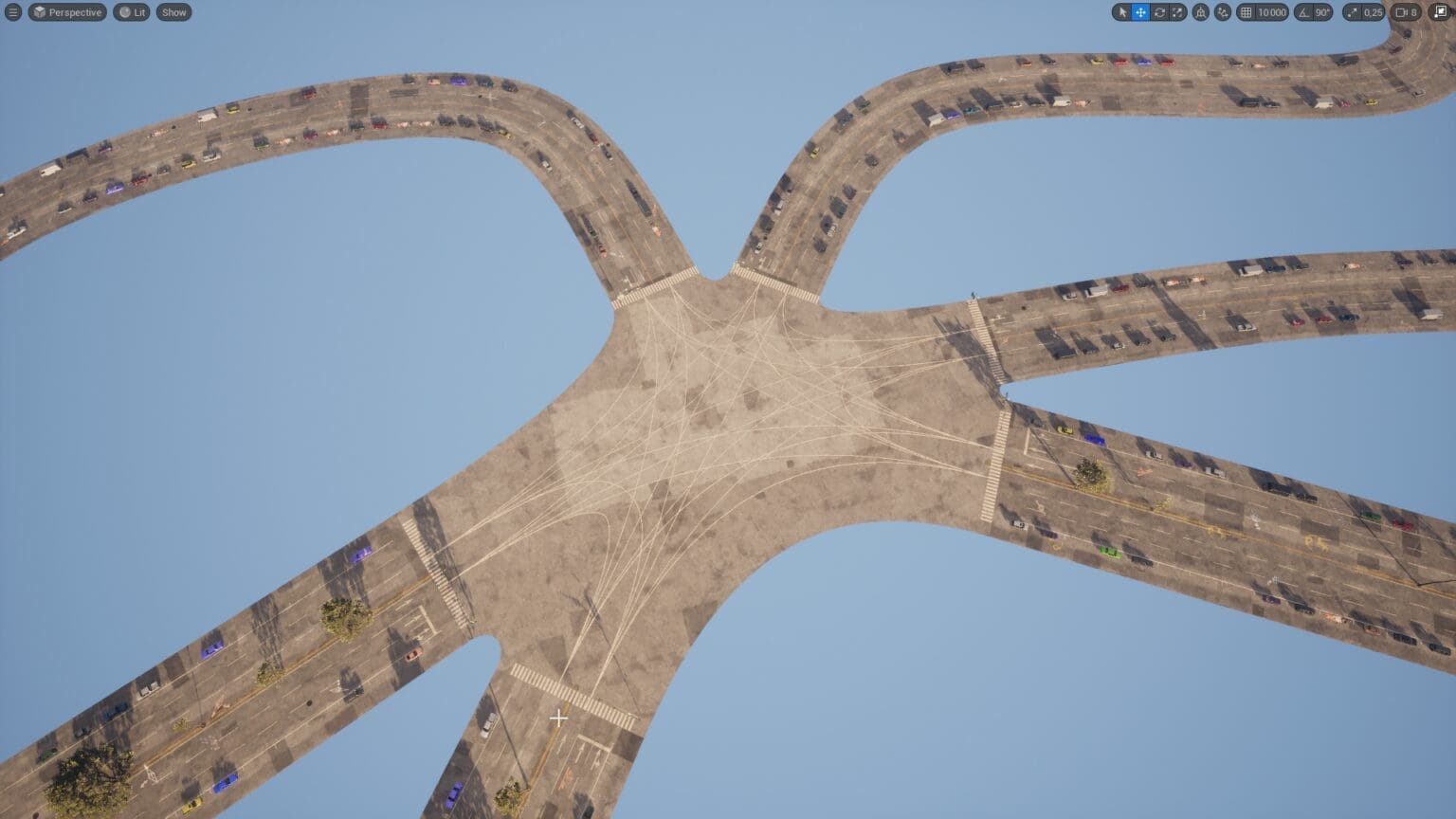Screen dimensions: 1456x819
Task: Click the grid snapping icon
Action: click(1246, 12)
